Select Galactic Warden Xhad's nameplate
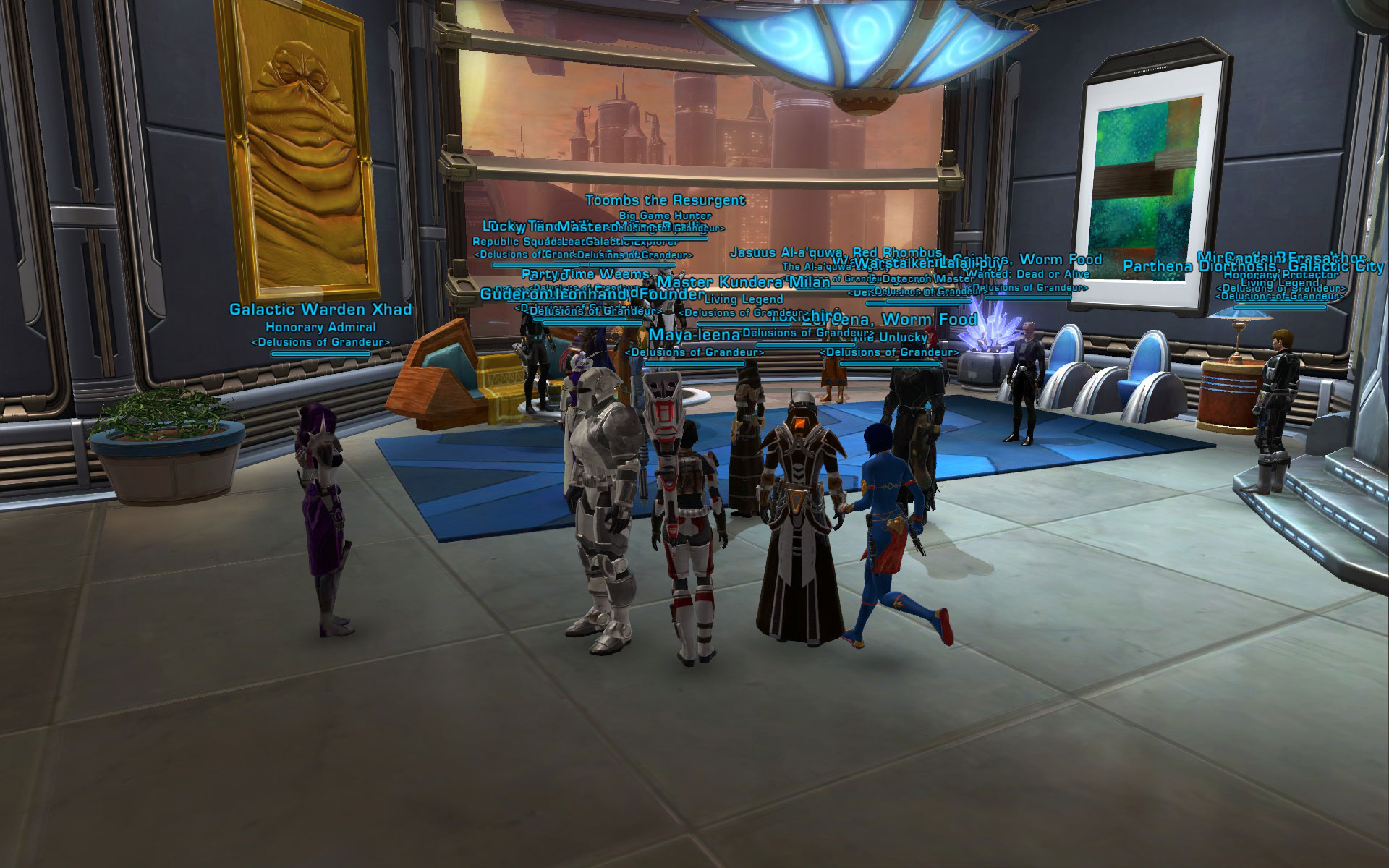This screenshot has width=1389, height=868. pos(320,310)
